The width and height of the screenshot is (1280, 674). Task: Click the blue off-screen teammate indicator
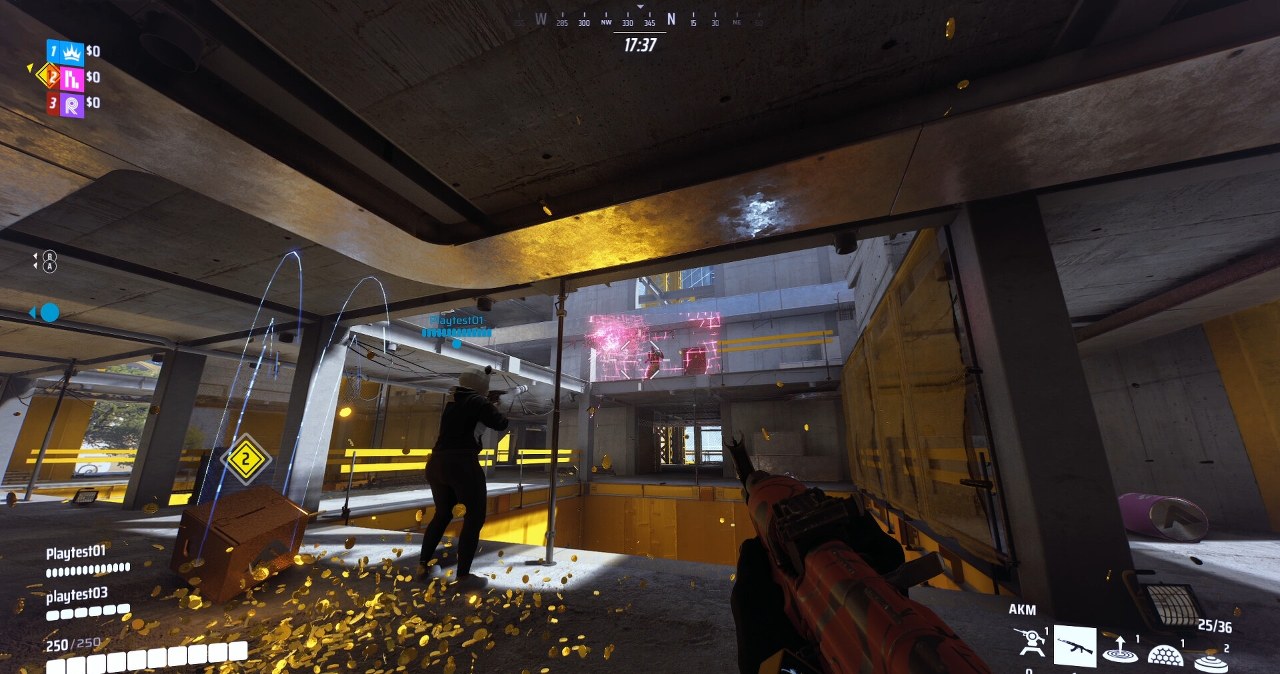47,313
